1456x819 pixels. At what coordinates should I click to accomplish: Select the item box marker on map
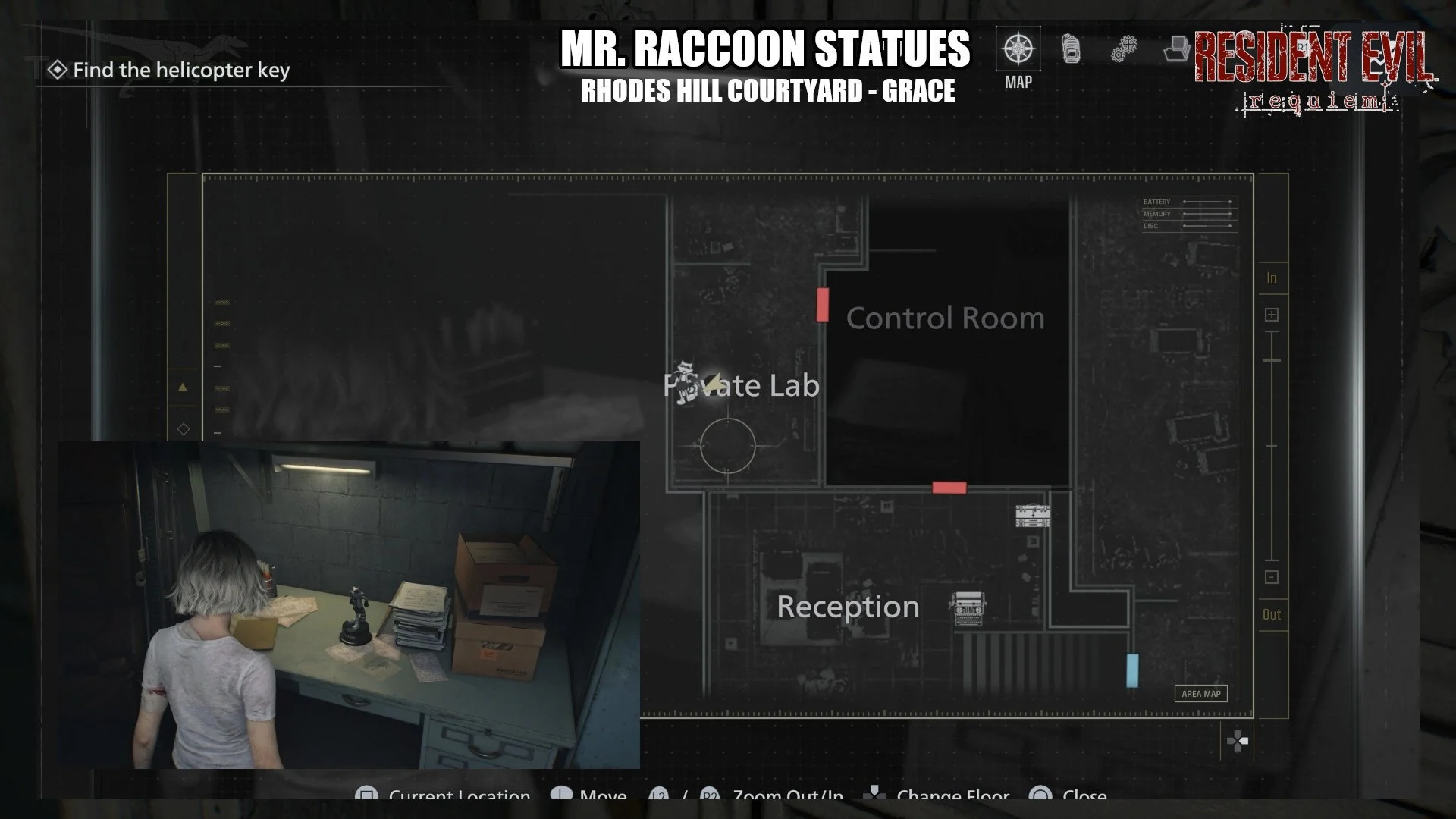(x=1033, y=516)
